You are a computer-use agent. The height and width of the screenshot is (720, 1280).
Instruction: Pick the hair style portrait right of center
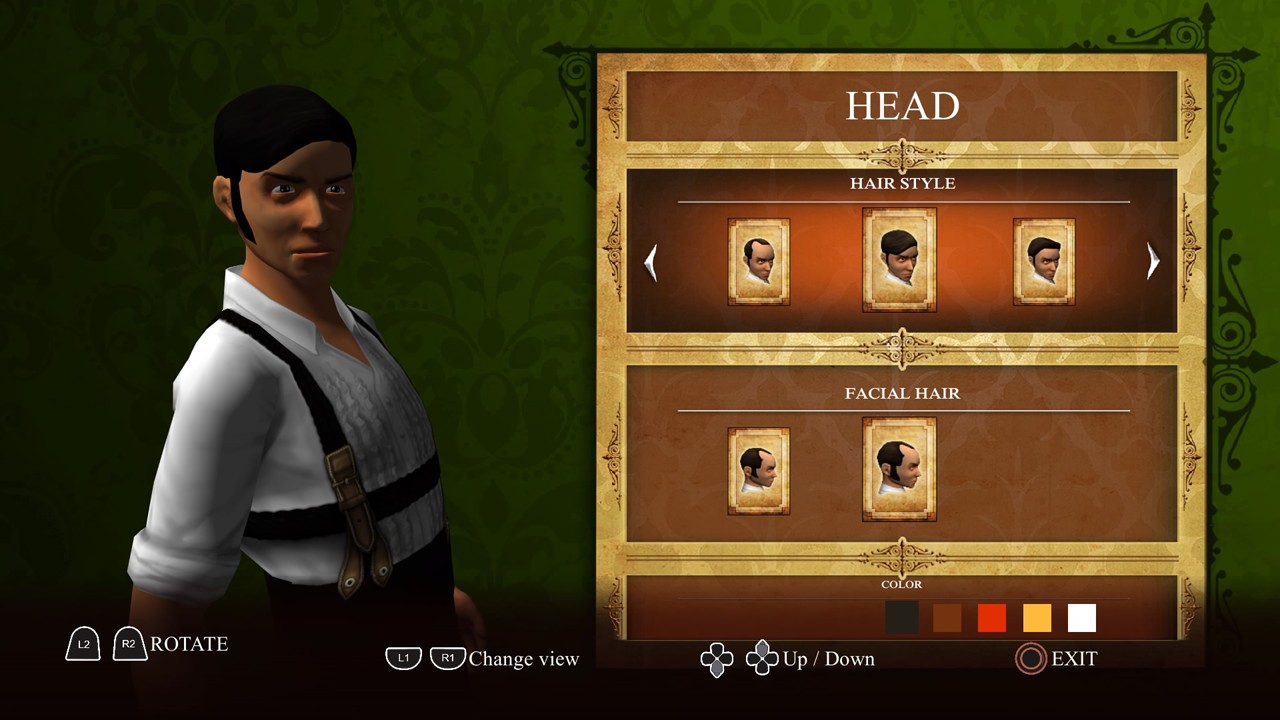point(1044,261)
